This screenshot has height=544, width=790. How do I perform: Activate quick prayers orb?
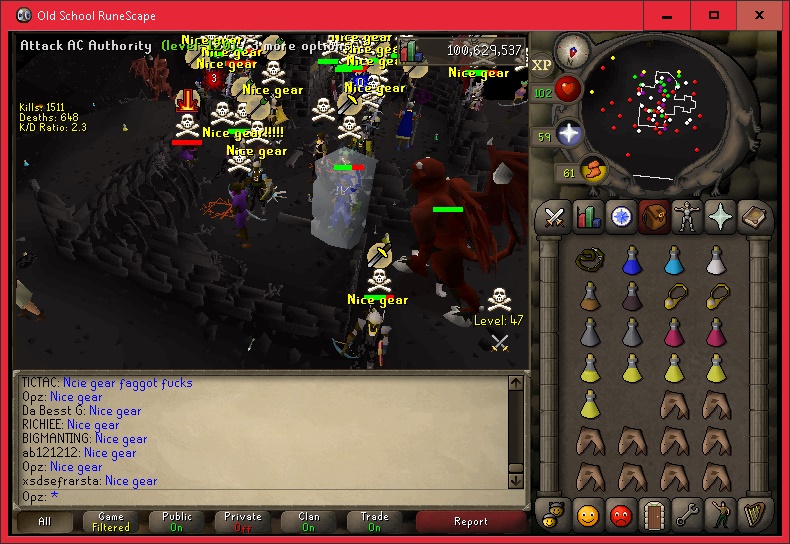click(570, 134)
